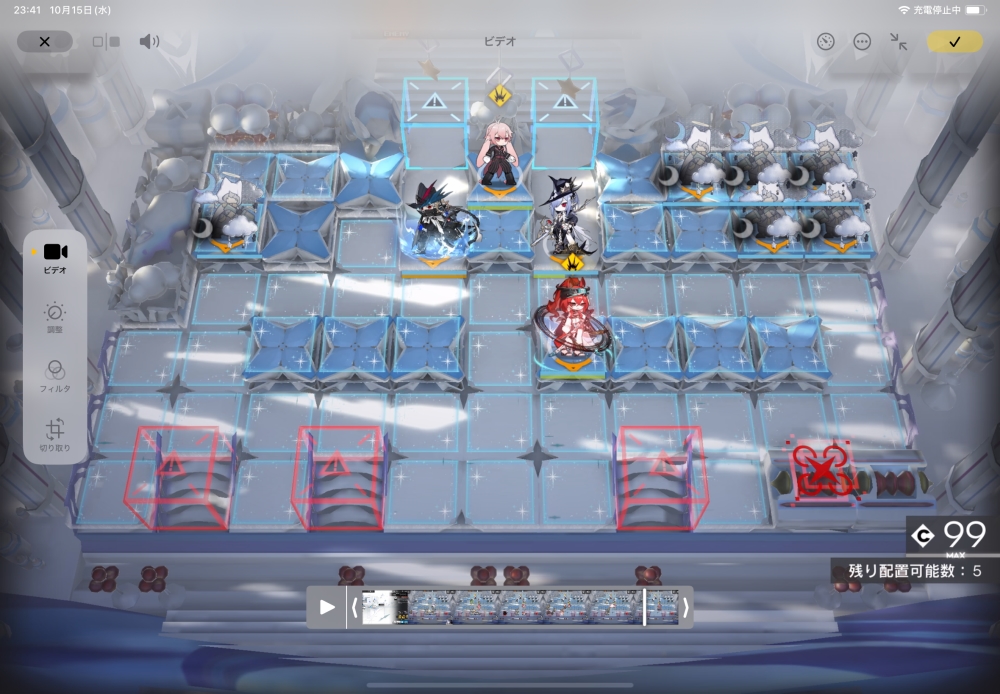Tap the right trim handle of the filmstrip
The image size is (1000, 694).
tap(685, 607)
